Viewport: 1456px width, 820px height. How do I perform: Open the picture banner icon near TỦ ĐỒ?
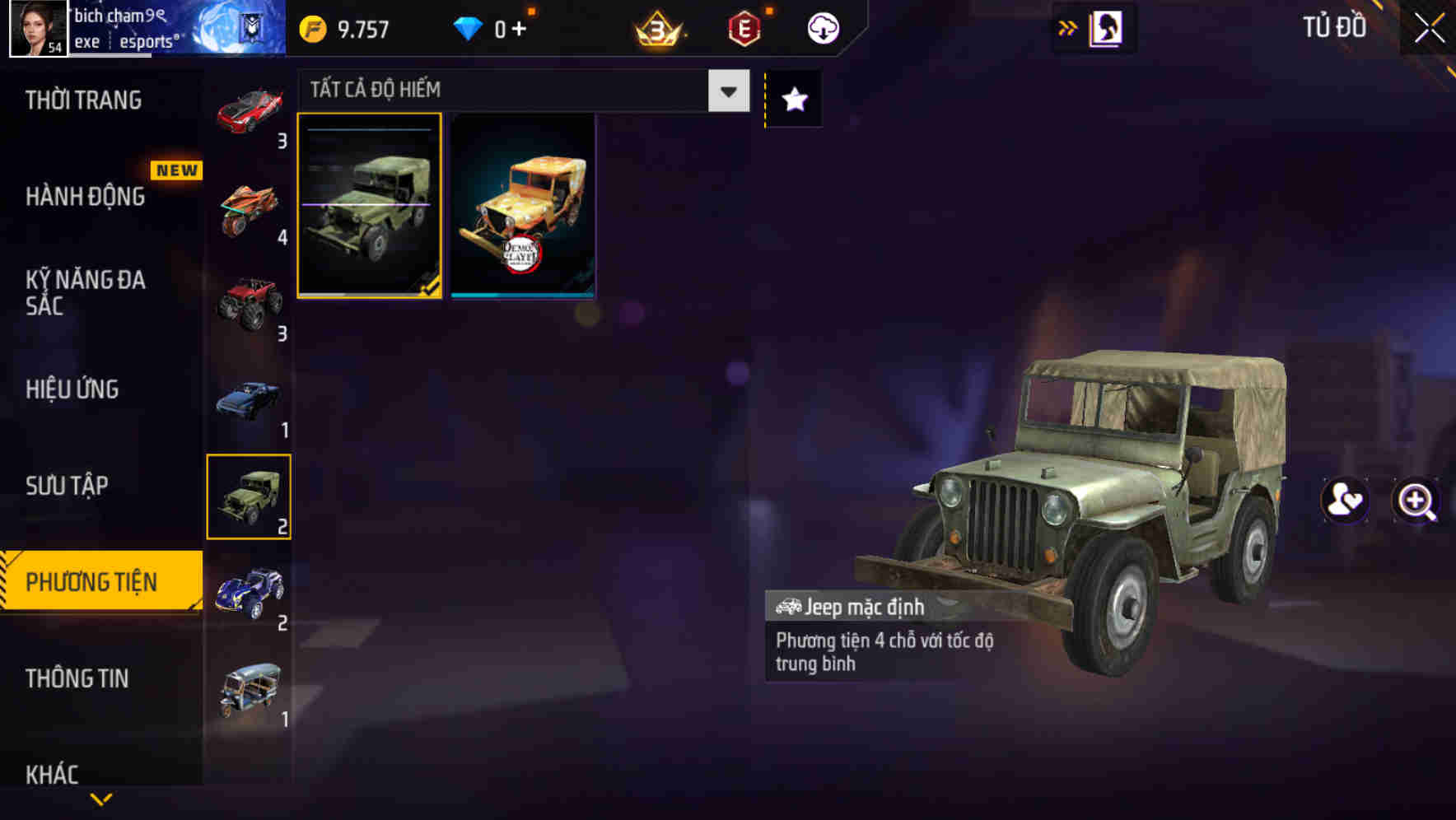tap(1104, 26)
